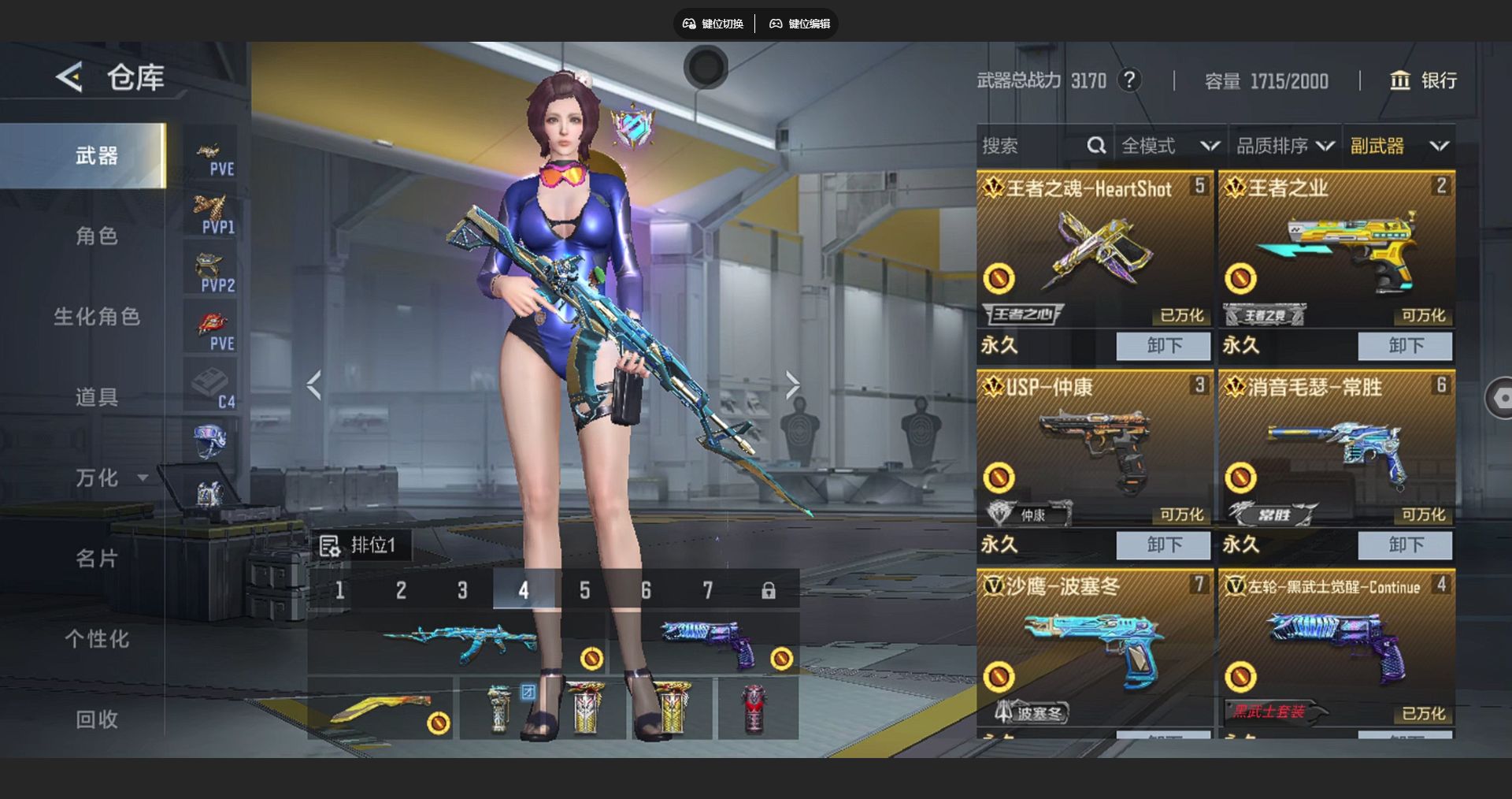
Task: Open the 副武器 weapon type dropdown
Action: click(1399, 146)
